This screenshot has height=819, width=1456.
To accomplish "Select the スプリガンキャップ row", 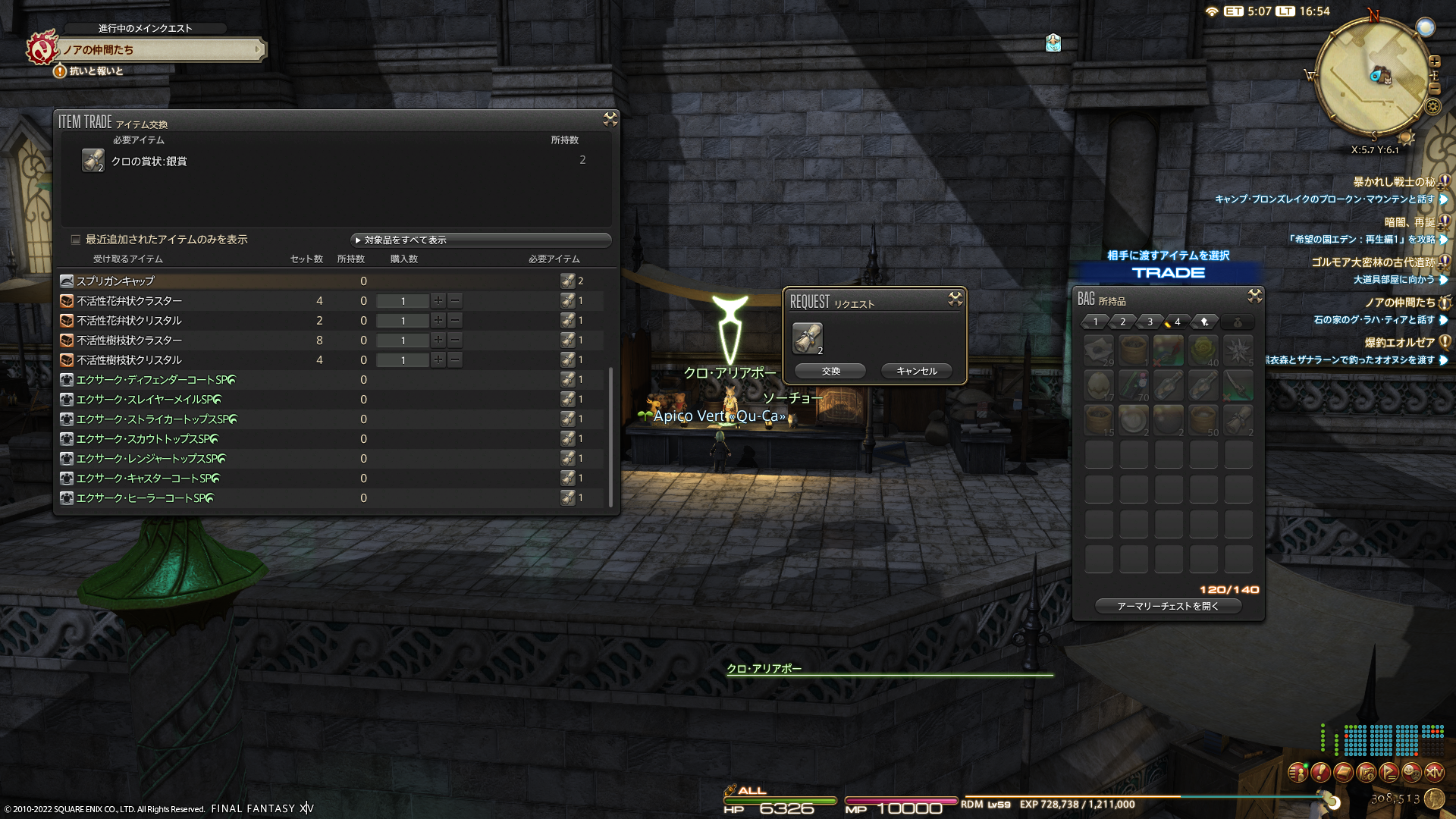I will click(115, 281).
